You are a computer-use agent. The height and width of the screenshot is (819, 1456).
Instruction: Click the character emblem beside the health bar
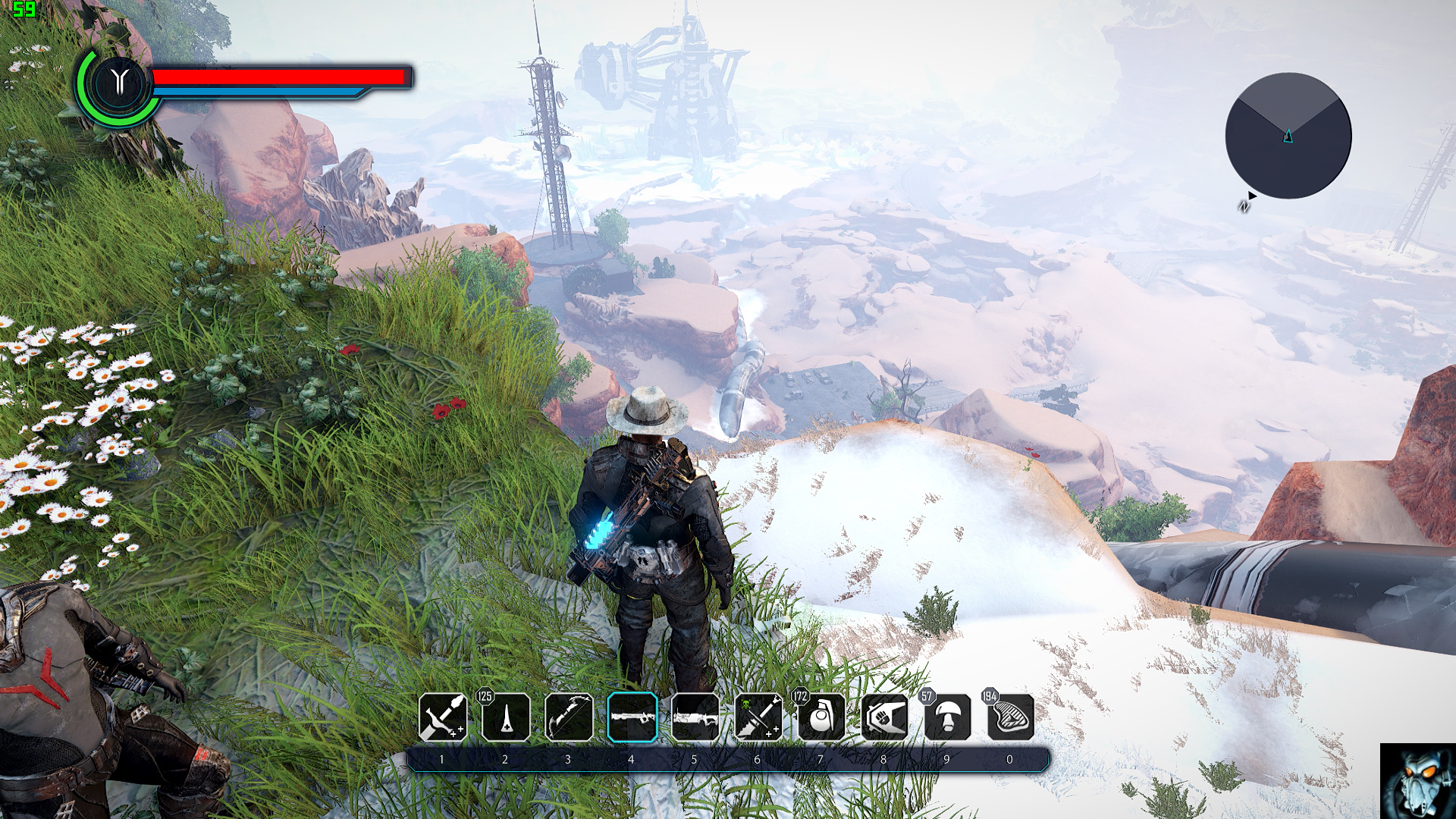click(x=119, y=82)
